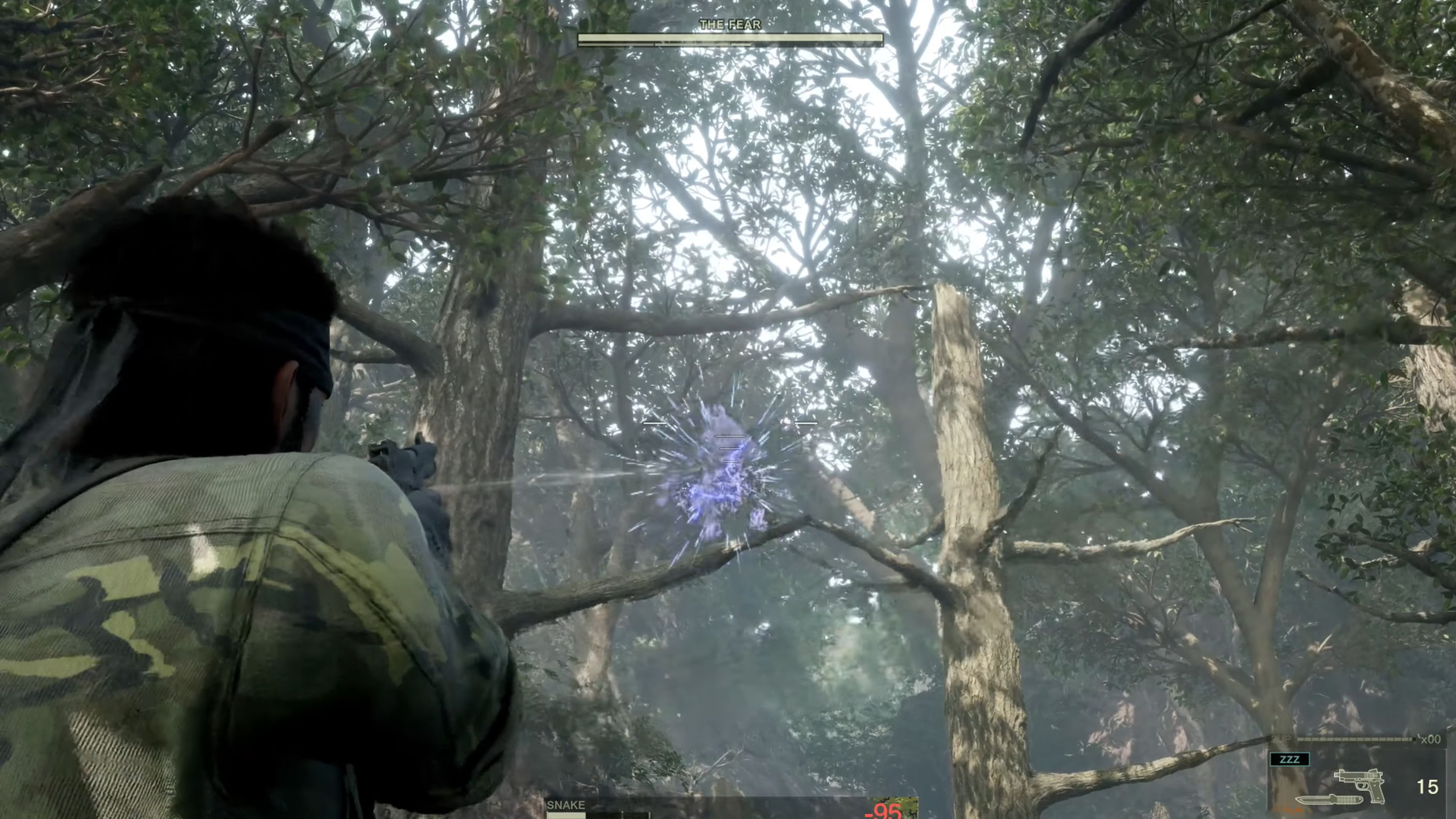
Task: Toggle the suppressor attachment display
Action: [1281, 739]
